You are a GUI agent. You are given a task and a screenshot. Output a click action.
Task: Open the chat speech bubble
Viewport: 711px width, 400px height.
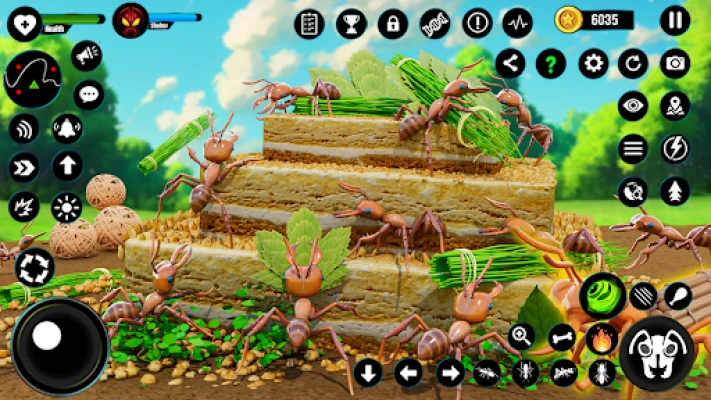click(x=89, y=95)
